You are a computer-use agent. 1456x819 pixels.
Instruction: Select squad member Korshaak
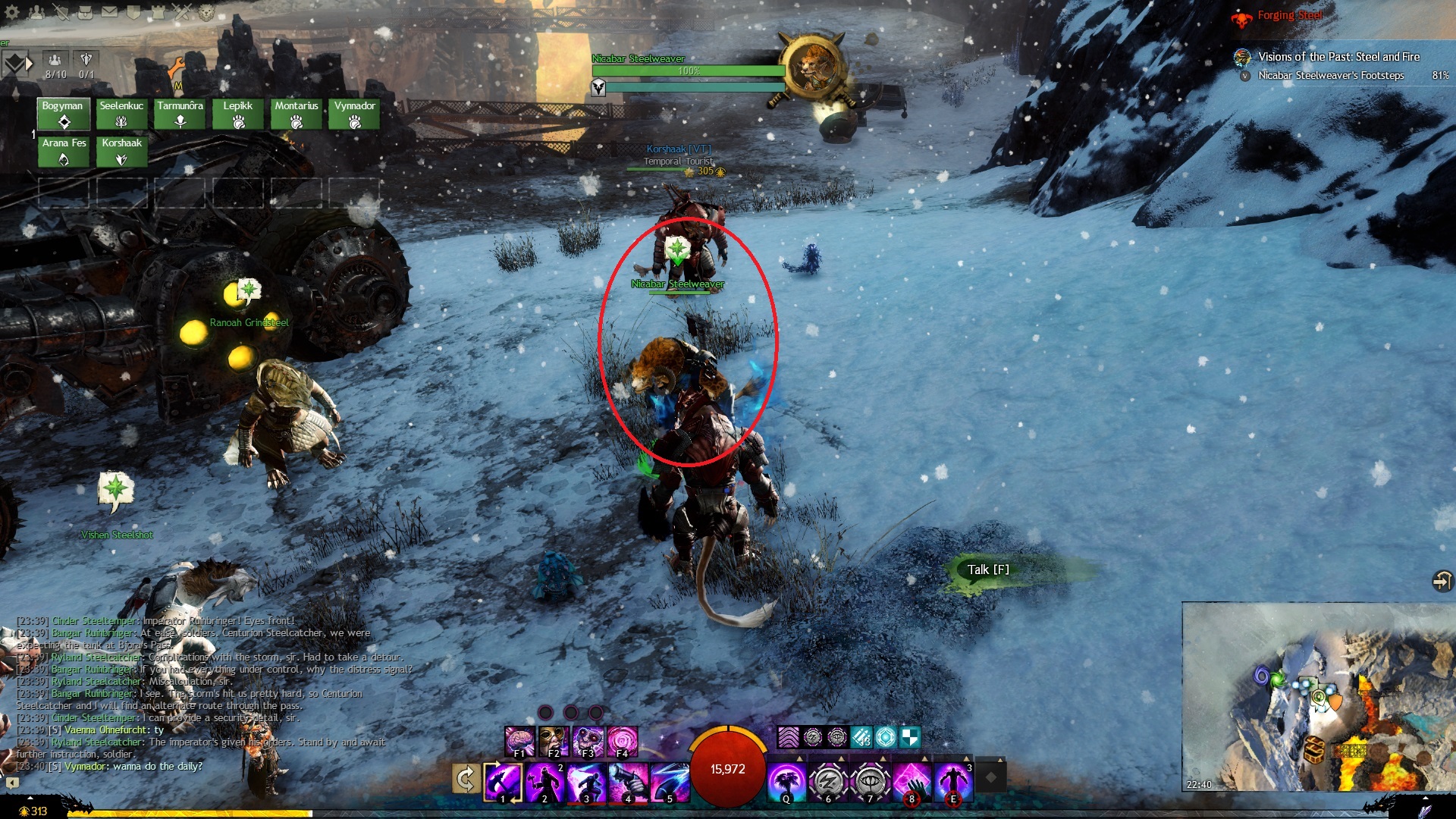pyautogui.click(x=121, y=151)
